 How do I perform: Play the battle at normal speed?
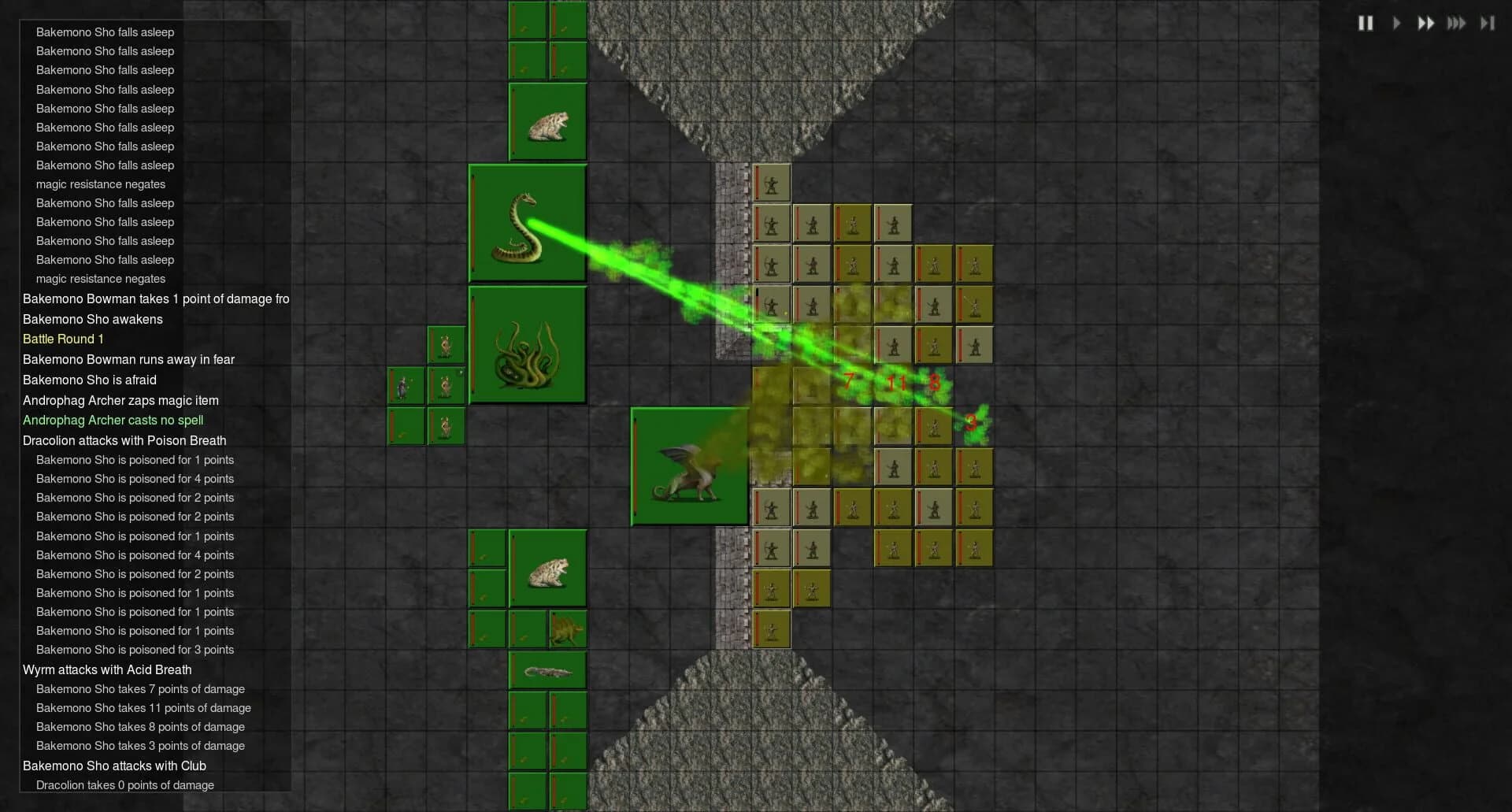1396,23
